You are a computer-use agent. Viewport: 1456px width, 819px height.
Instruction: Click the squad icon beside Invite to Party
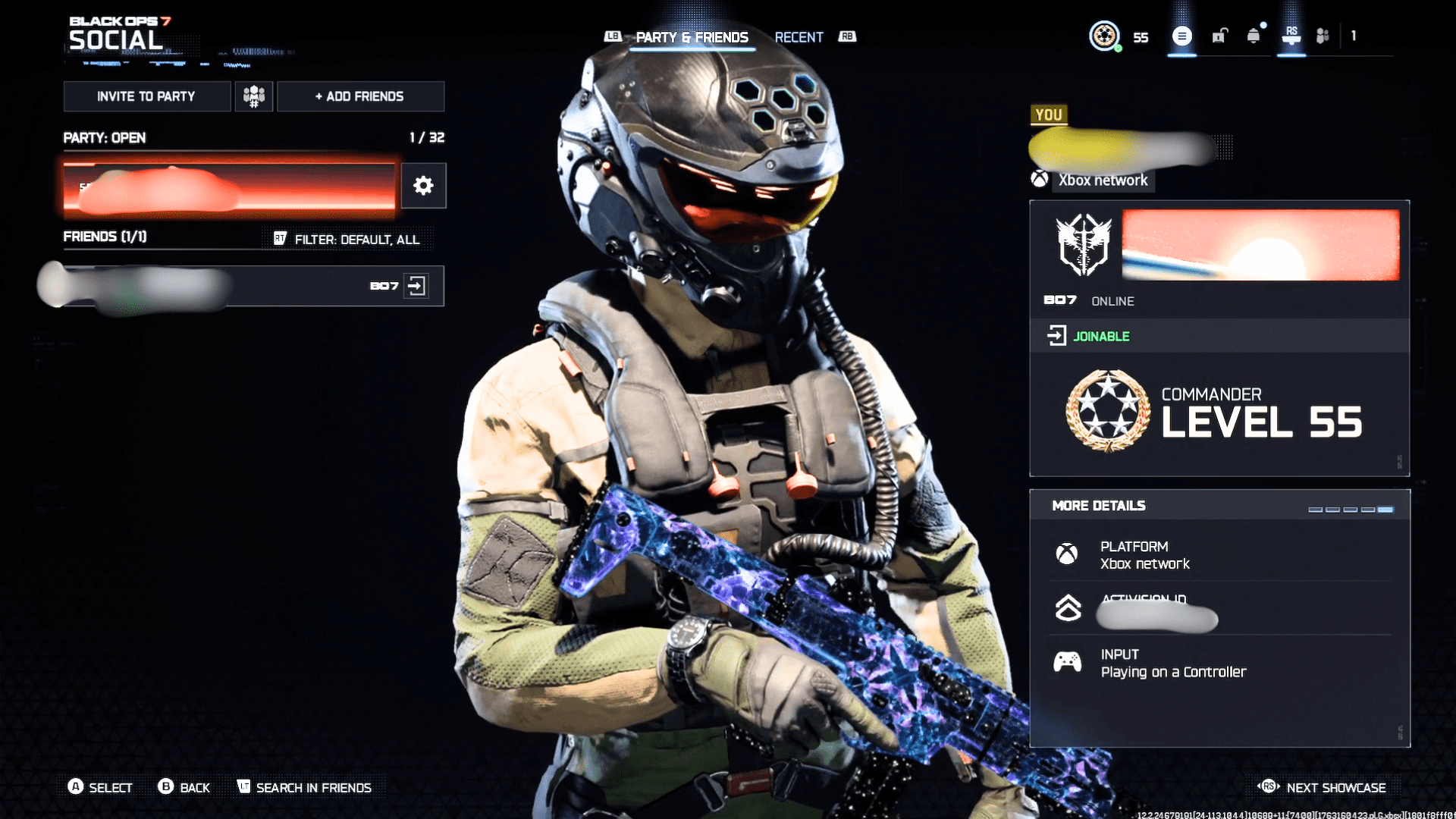click(x=253, y=96)
